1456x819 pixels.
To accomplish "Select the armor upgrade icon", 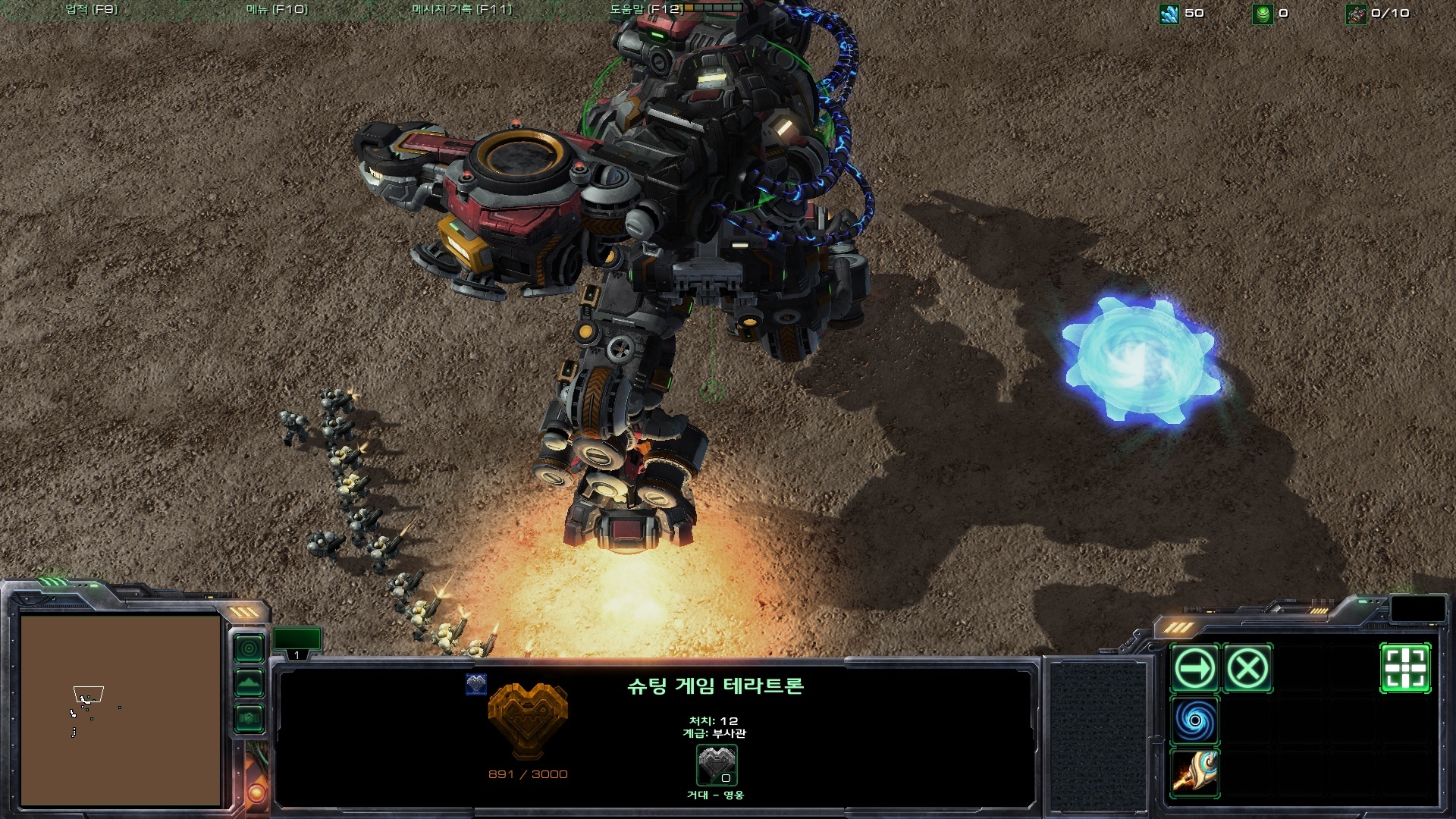I will 717,765.
